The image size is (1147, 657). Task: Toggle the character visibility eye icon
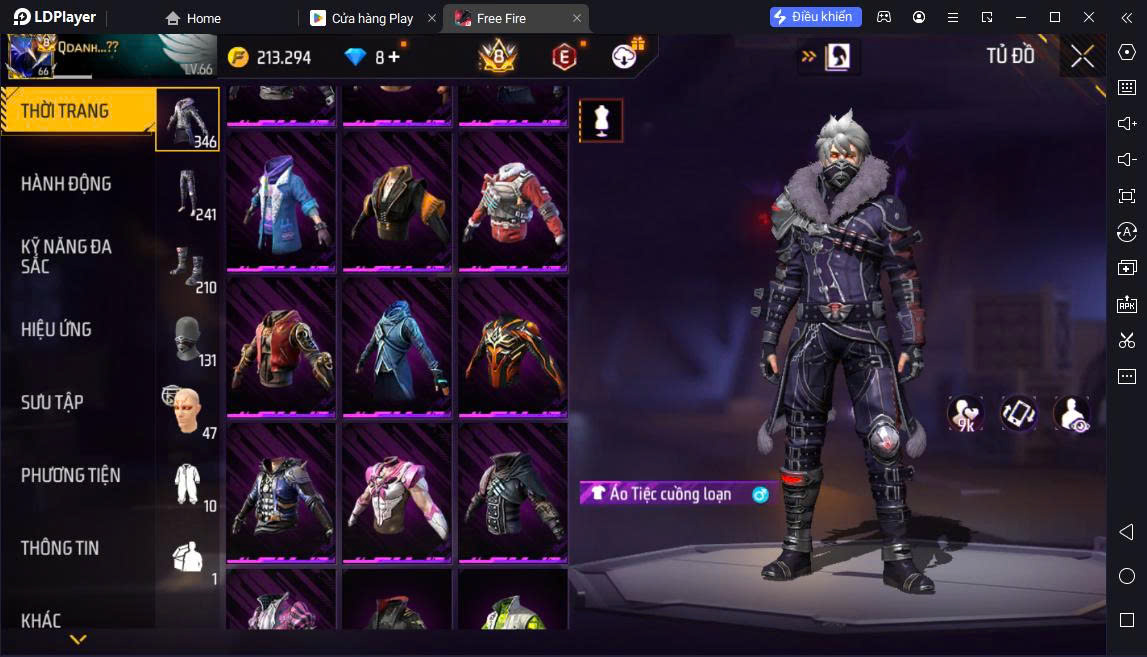click(1072, 414)
